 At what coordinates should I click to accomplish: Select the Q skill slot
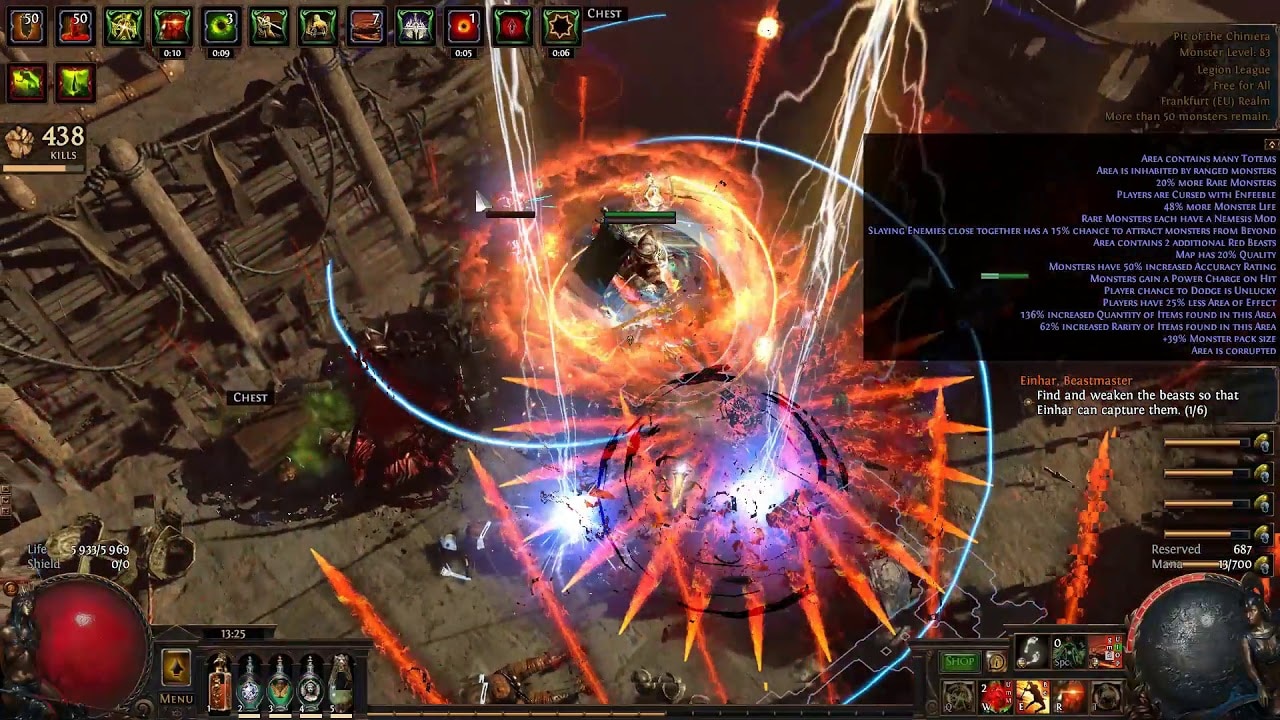tap(958, 695)
